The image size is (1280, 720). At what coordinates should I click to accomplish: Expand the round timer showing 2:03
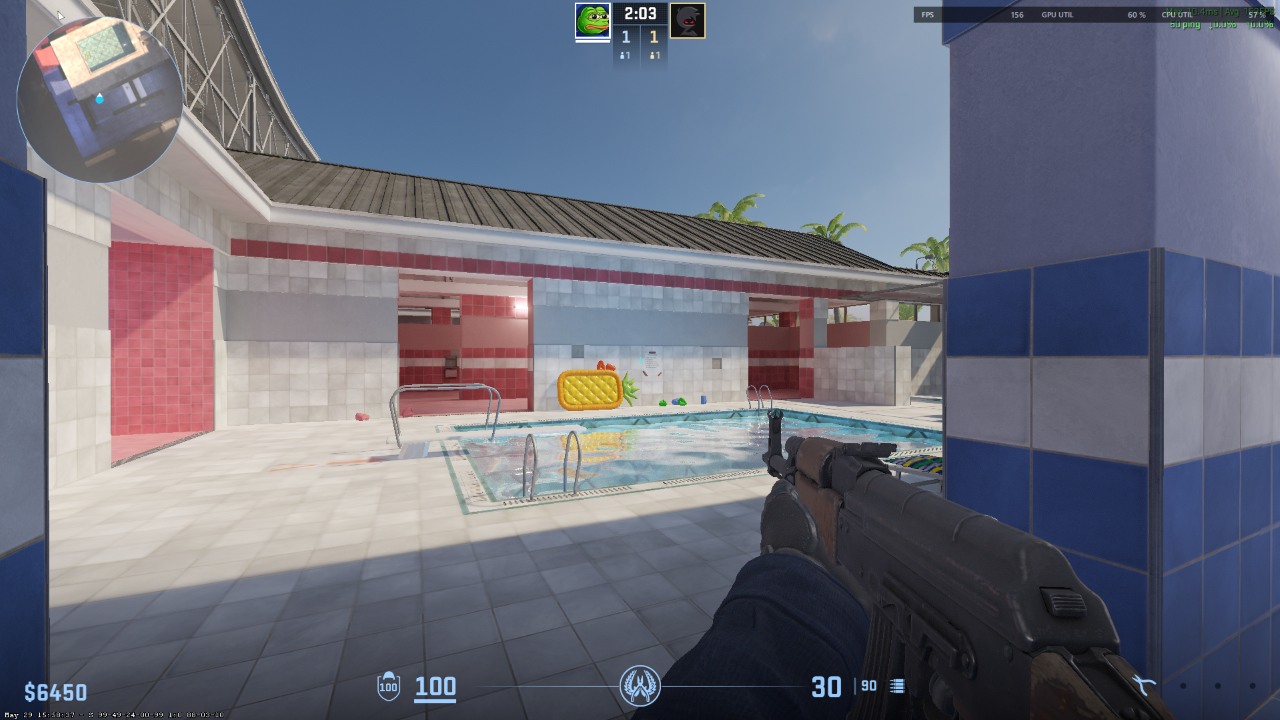(640, 14)
